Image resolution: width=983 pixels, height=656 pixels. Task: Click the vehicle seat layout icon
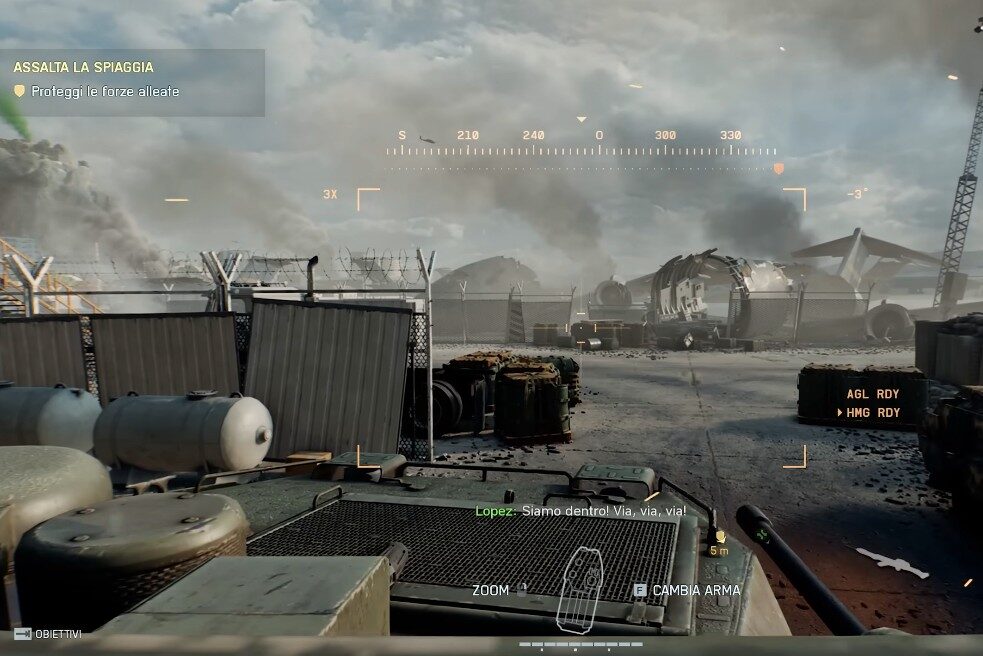578,589
